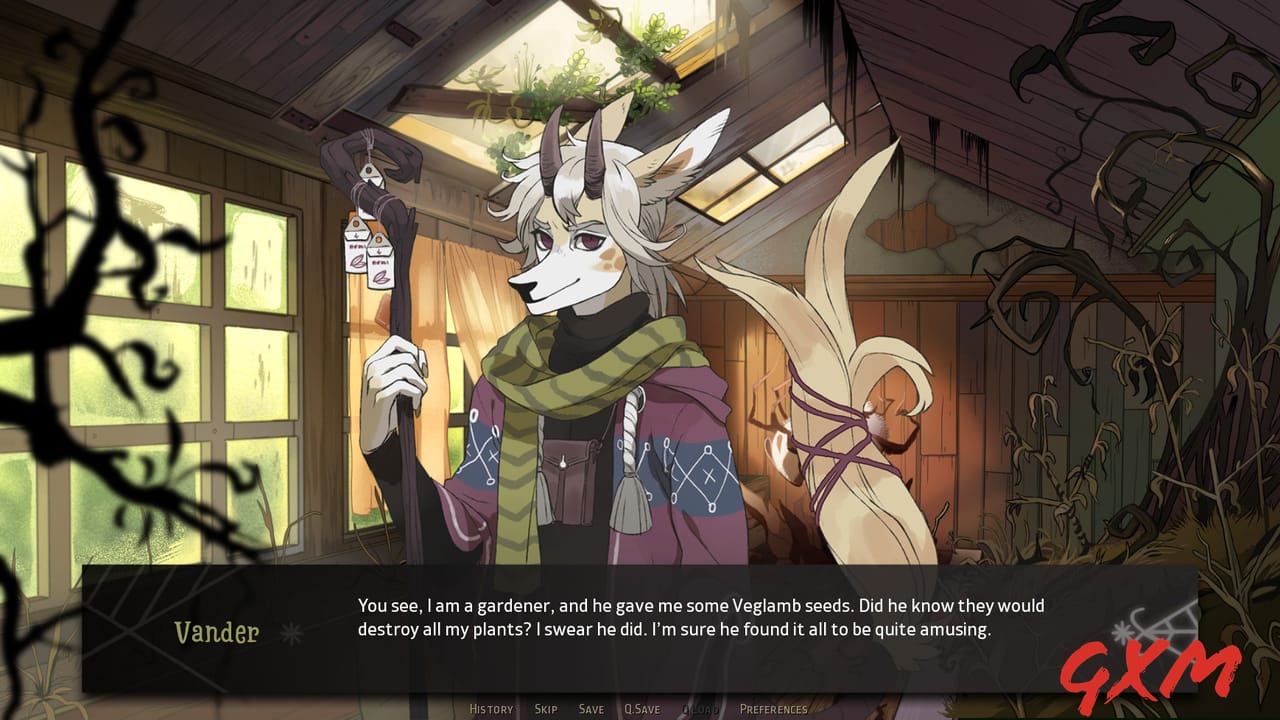Advance dialogue by clicking the text box
This screenshot has height=720, width=1280.
(700, 618)
